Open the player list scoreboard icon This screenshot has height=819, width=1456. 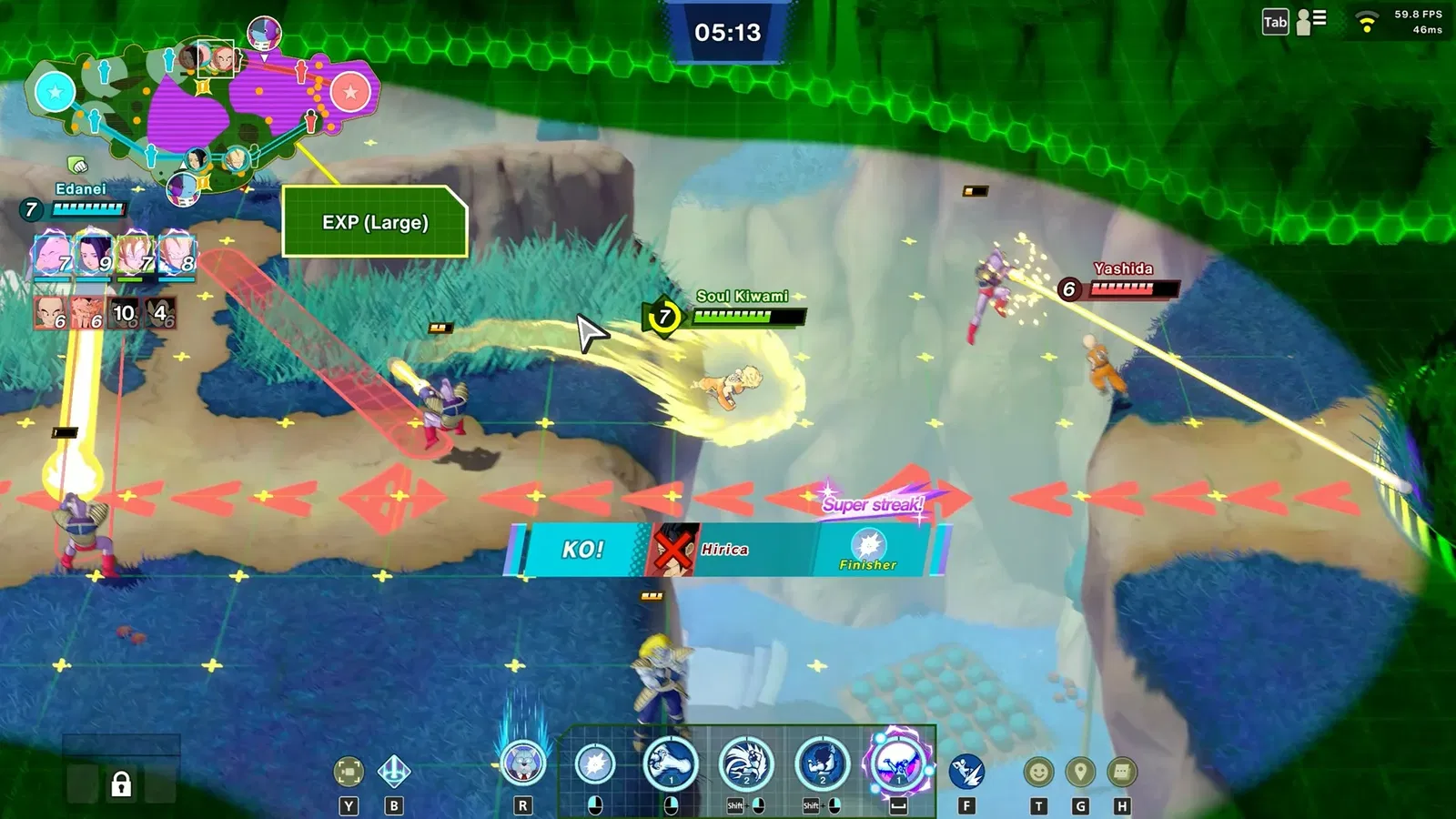pos(1311,21)
